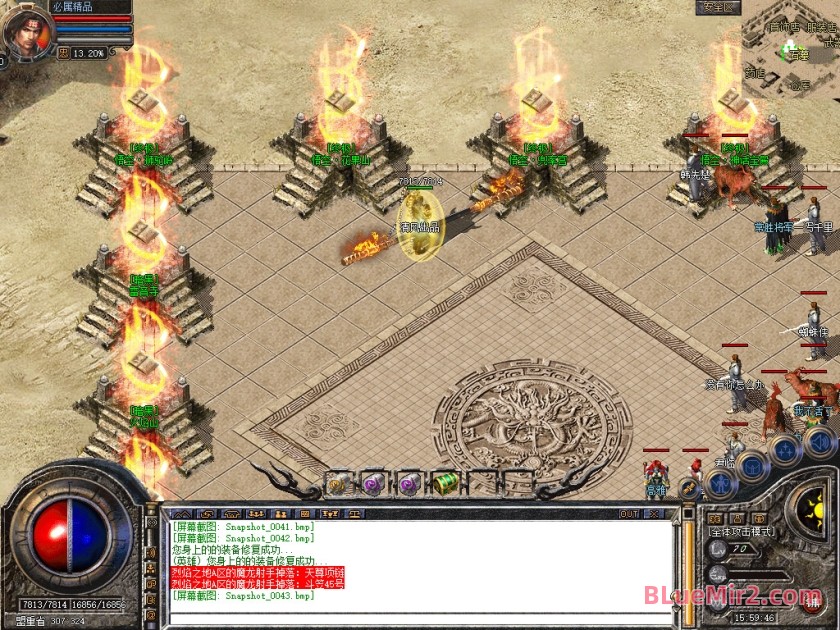Open the character status round button
Viewport: 840px width, 630px height.
click(x=721, y=484)
